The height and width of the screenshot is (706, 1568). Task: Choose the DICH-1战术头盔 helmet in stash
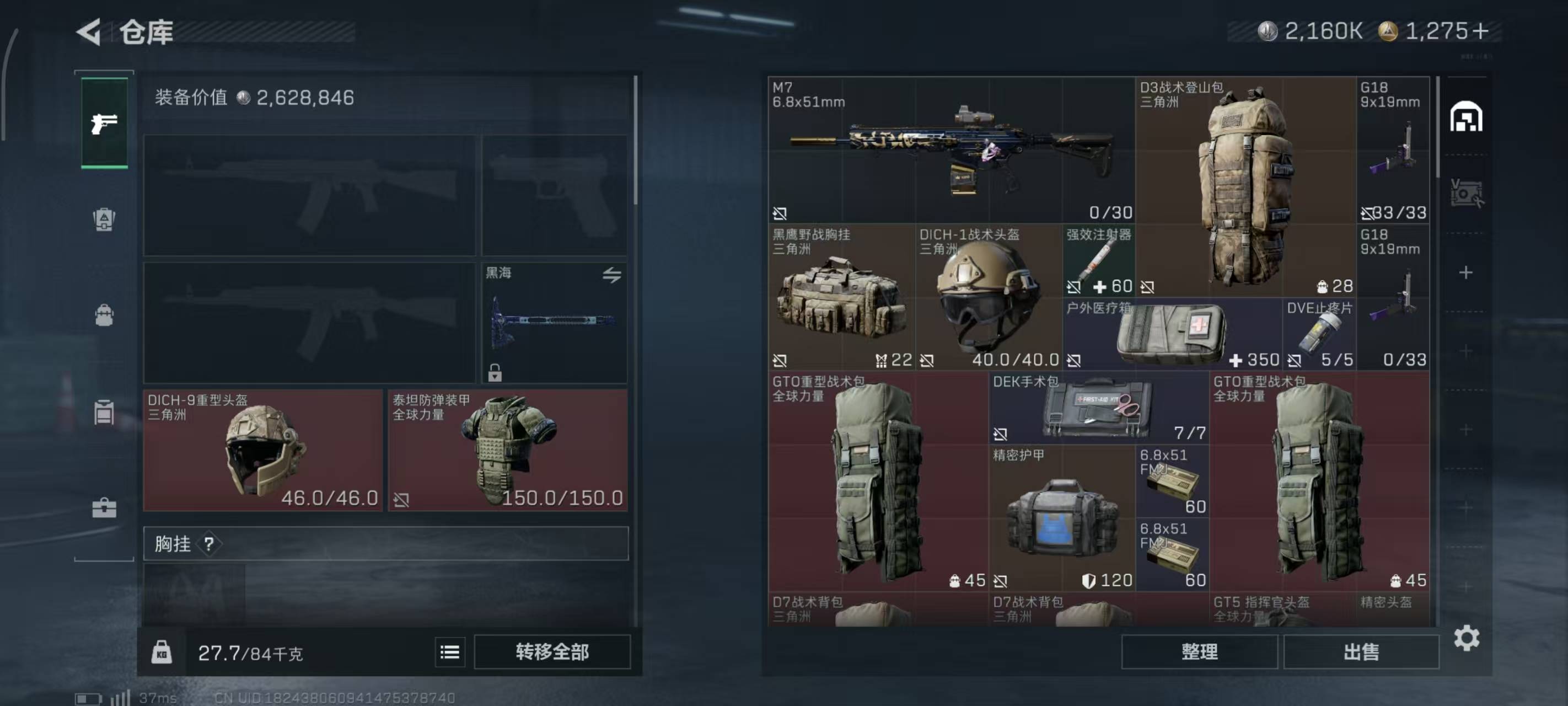[989, 297]
